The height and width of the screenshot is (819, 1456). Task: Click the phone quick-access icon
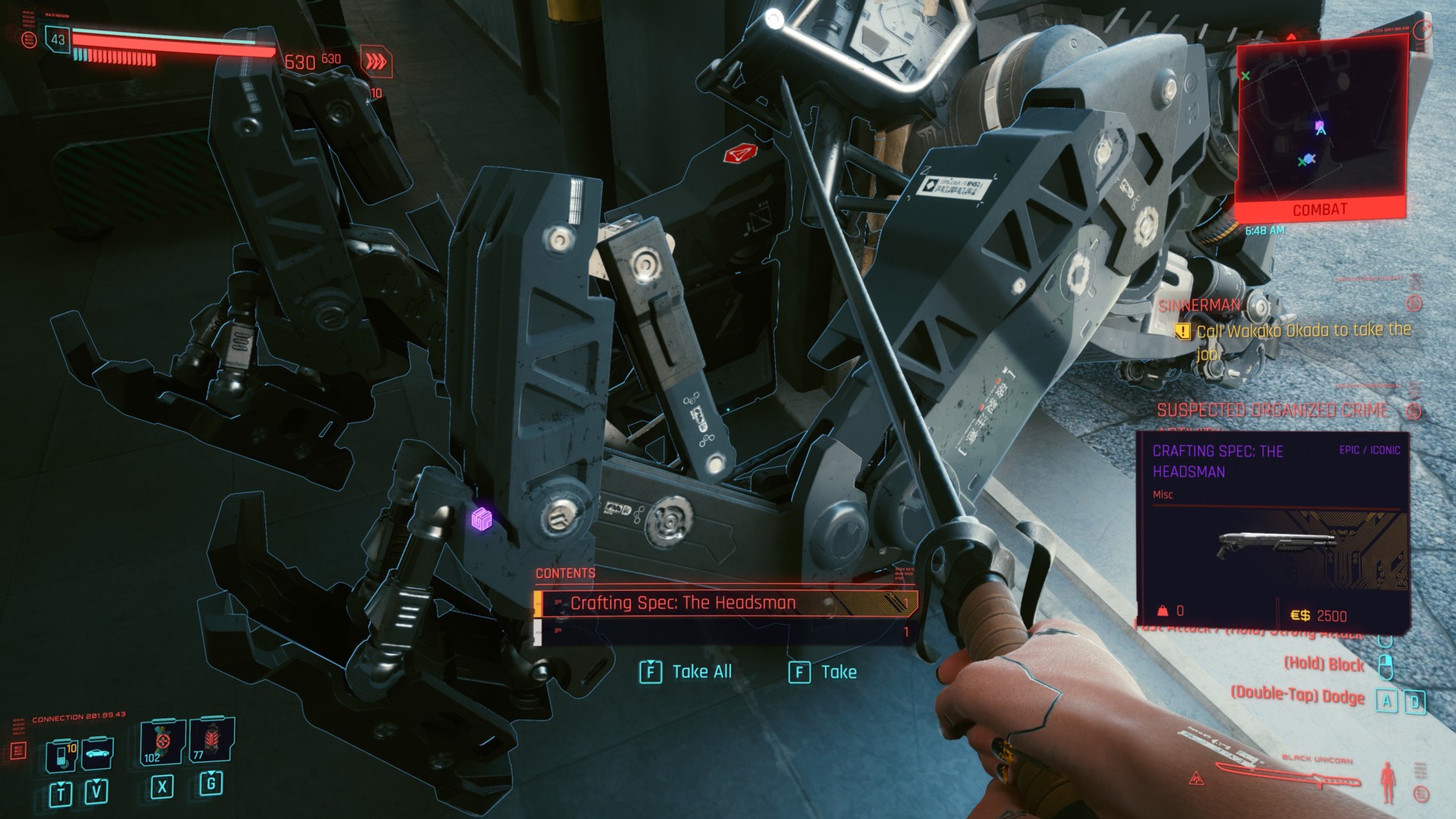pos(62,755)
